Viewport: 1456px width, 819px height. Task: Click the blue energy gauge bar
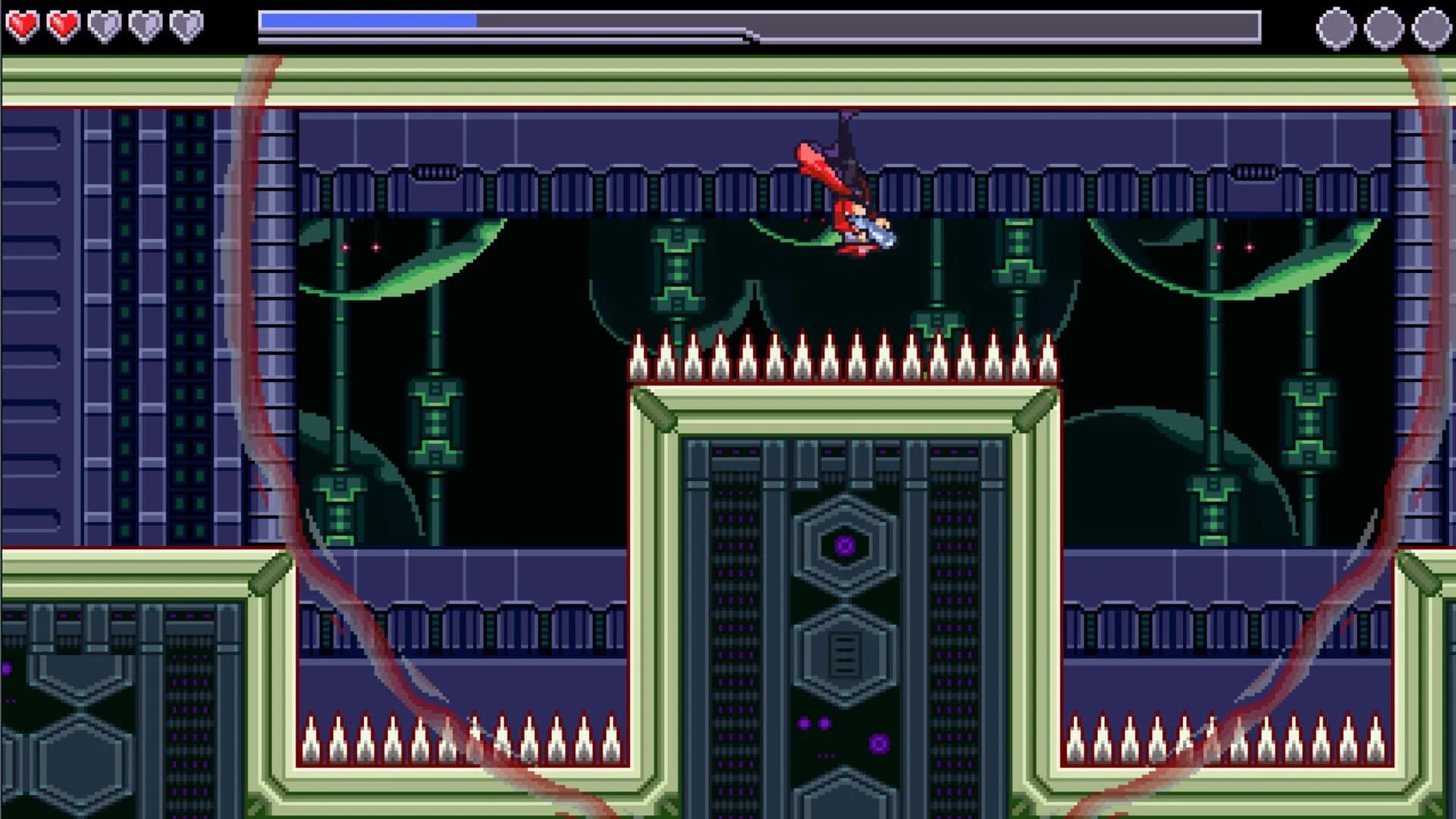click(x=368, y=21)
